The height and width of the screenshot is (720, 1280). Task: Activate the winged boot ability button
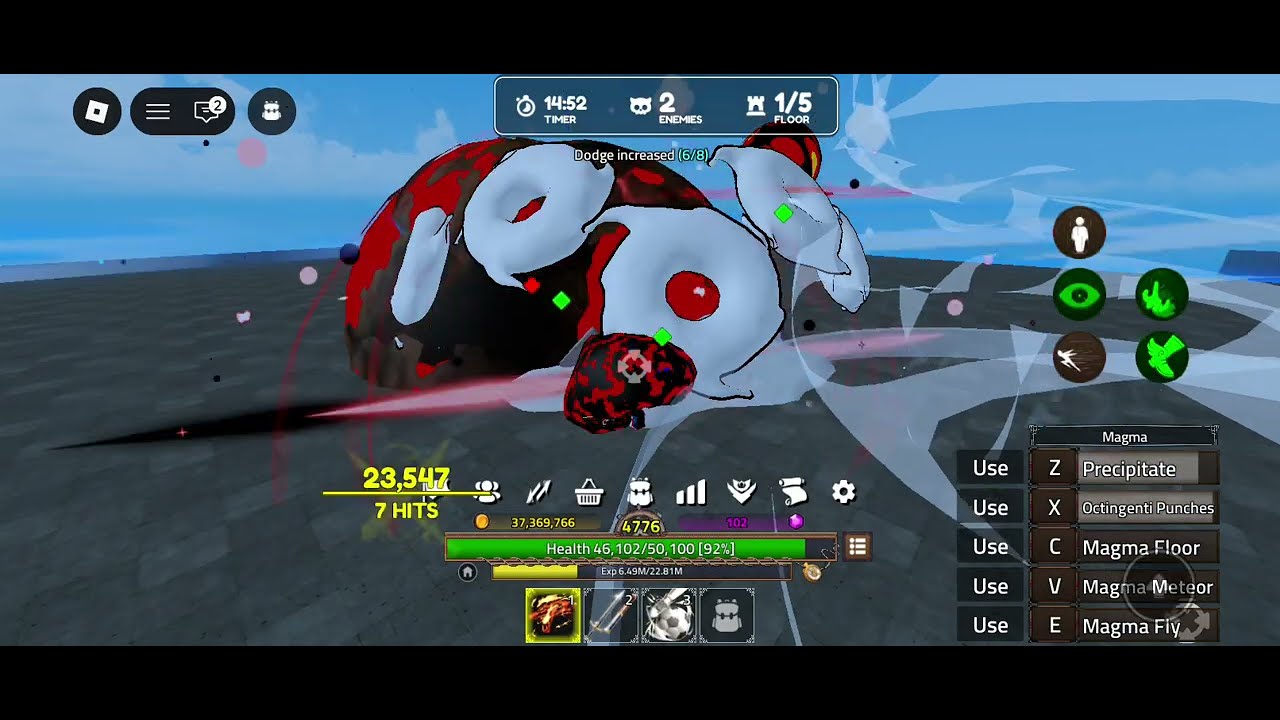[x=1162, y=357]
